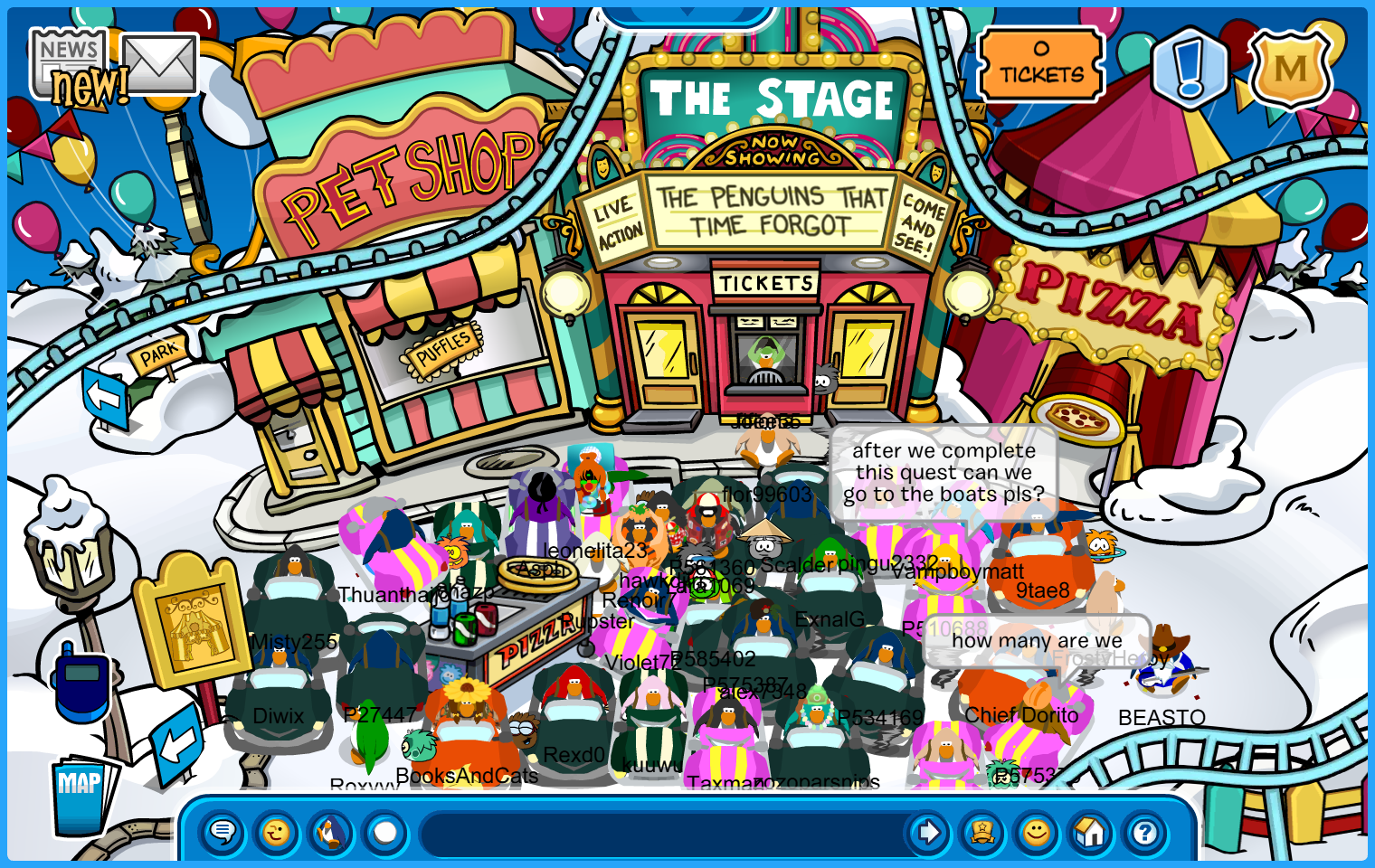Image resolution: width=1375 pixels, height=868 pixels.
Task: Open the smiley face buddy list
Action: tap(1037, 832)
